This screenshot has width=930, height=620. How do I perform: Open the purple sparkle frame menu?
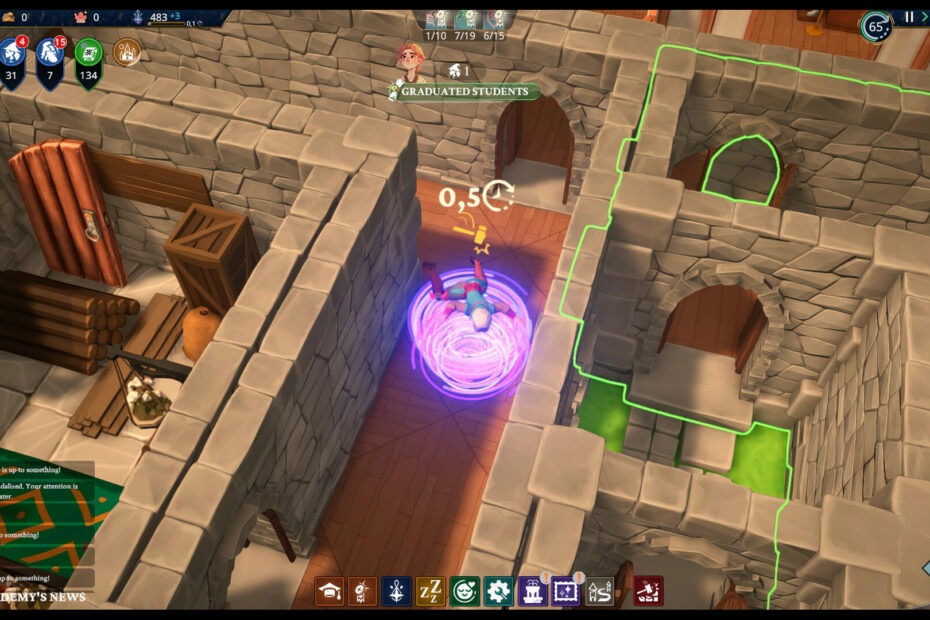pyautogui.click(x=566, y=591)
